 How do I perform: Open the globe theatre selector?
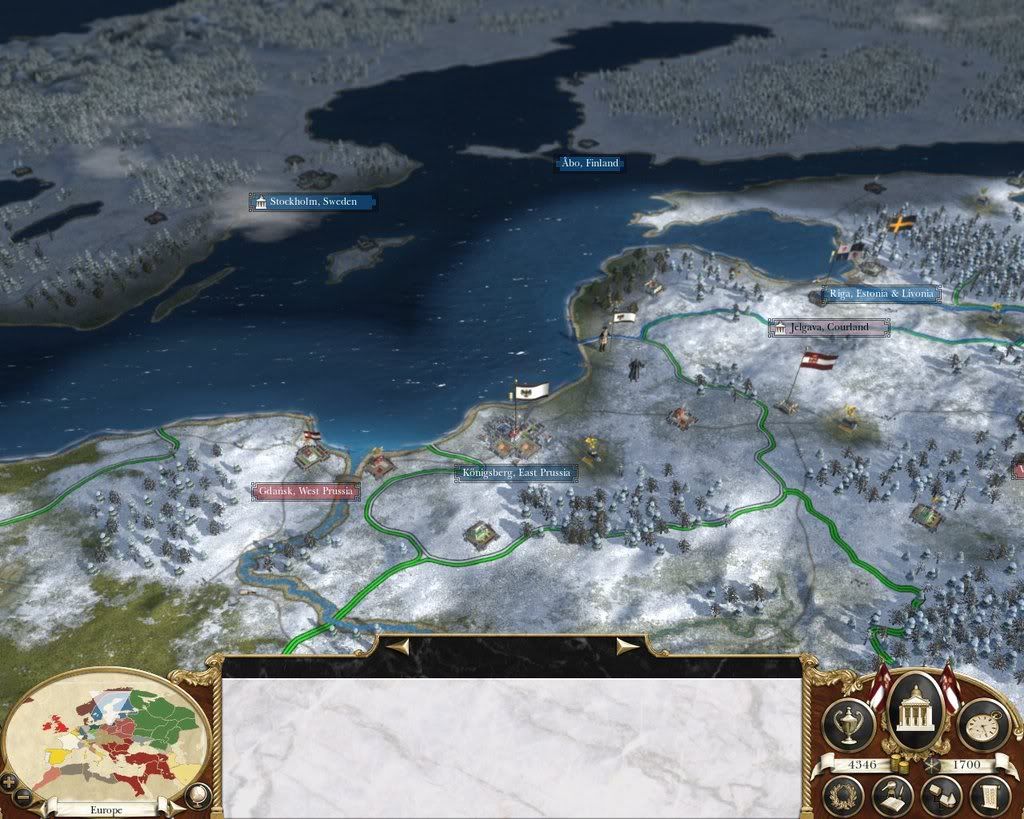[x=198, y=796]
